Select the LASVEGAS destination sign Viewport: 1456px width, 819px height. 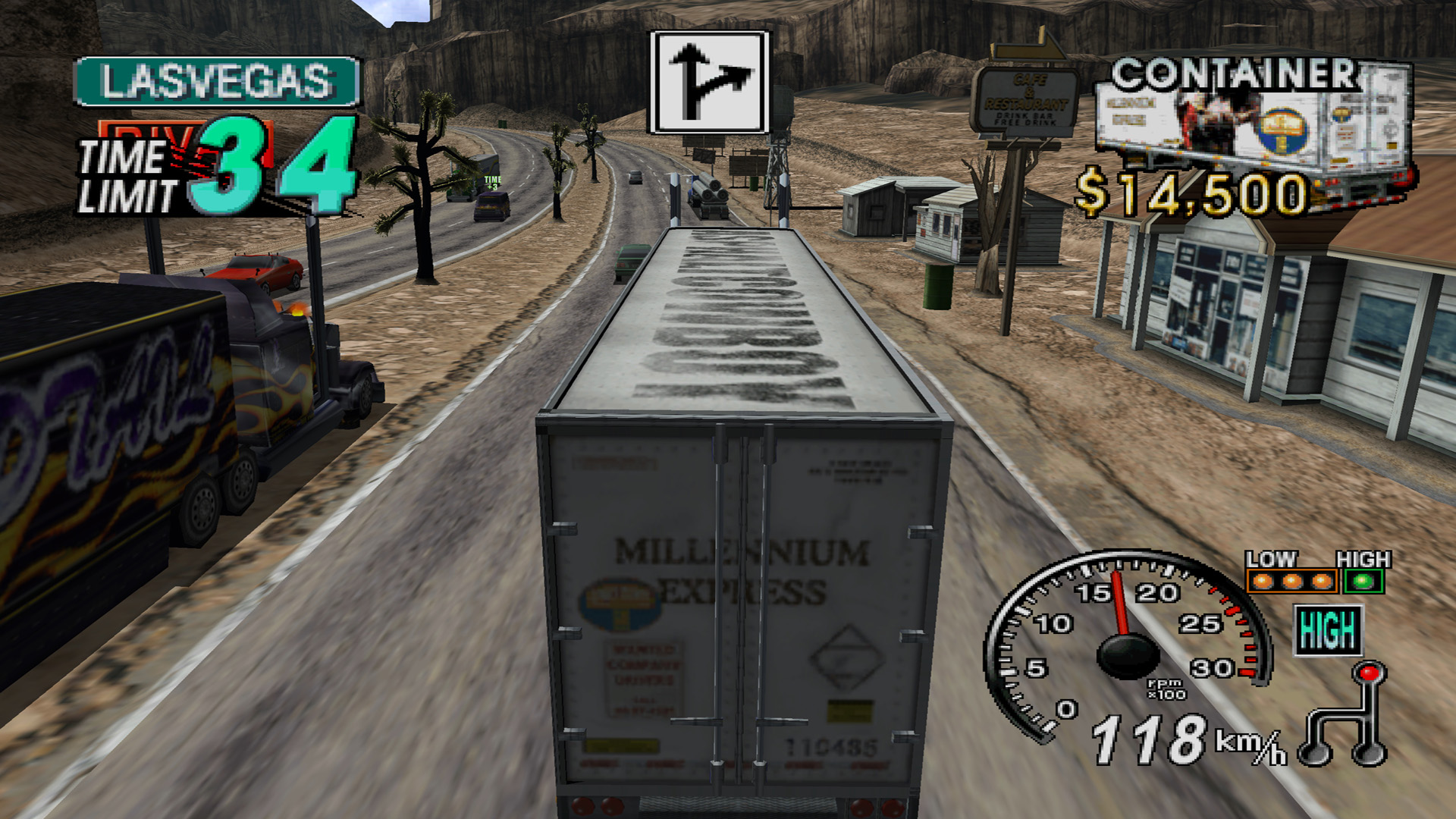pyautogui.click(x=217, y=81)
